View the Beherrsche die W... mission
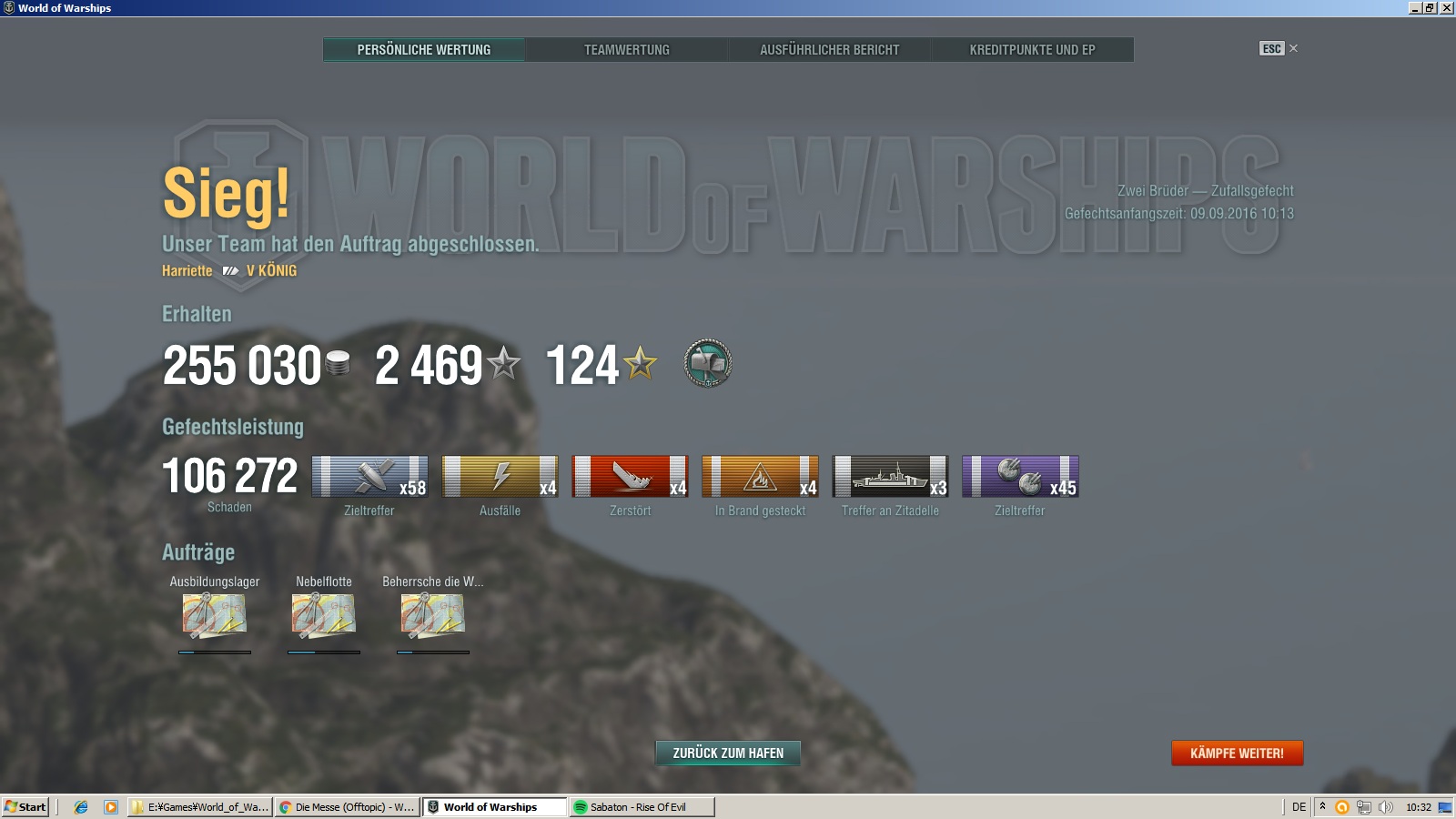Image resolution: width=1456 pixels, height=819 pixels. coord(433,615)
